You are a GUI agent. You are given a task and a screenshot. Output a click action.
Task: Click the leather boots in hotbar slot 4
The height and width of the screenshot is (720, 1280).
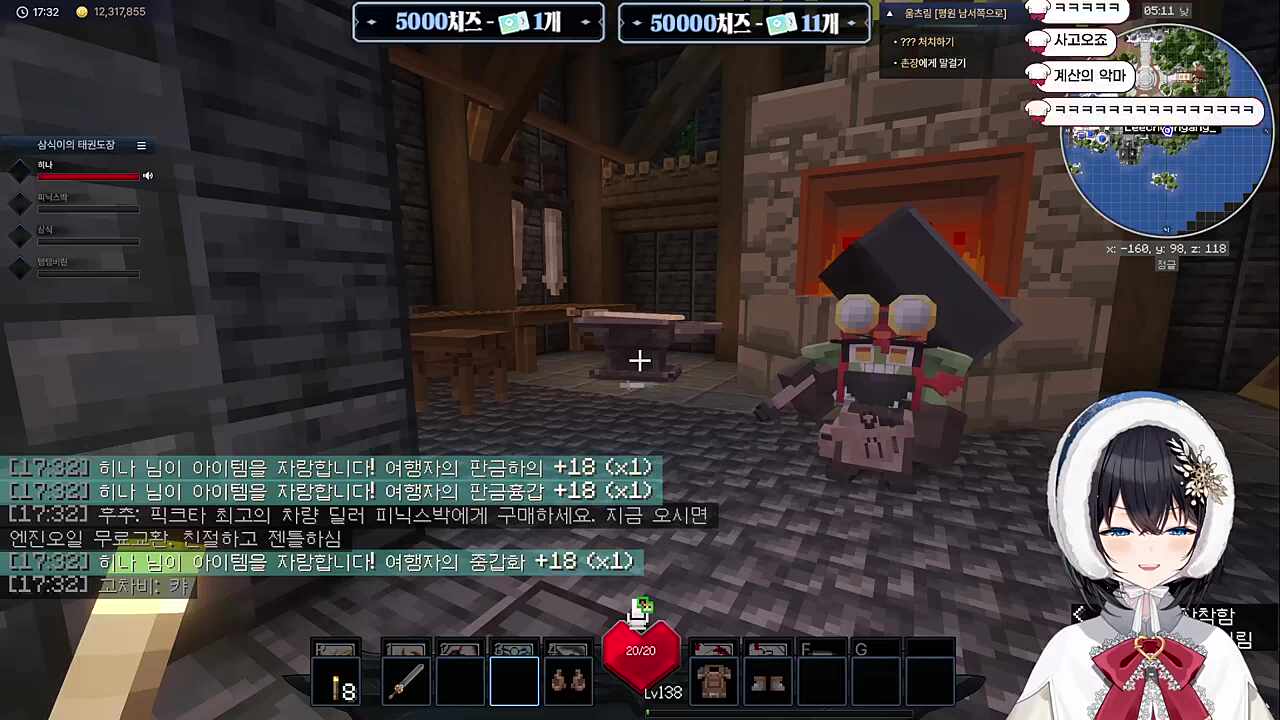[567, 680]
